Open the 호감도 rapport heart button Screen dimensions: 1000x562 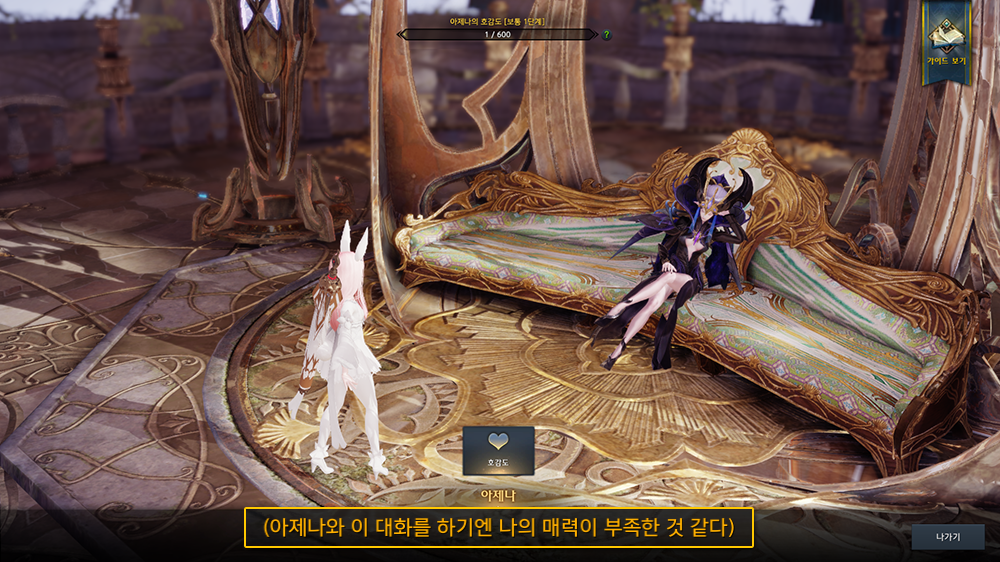[498, 450]
